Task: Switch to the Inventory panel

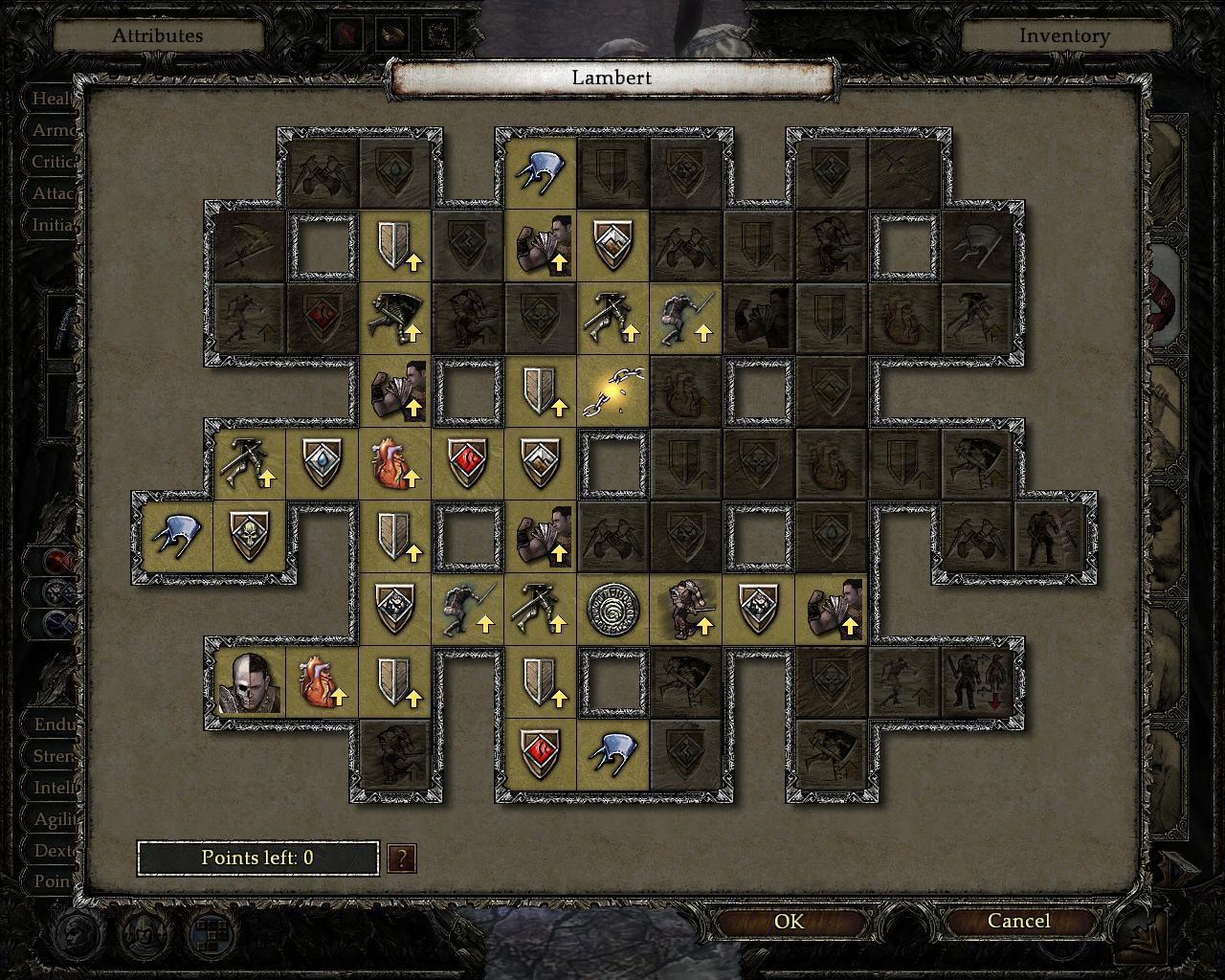Action: coord(1064,36)
